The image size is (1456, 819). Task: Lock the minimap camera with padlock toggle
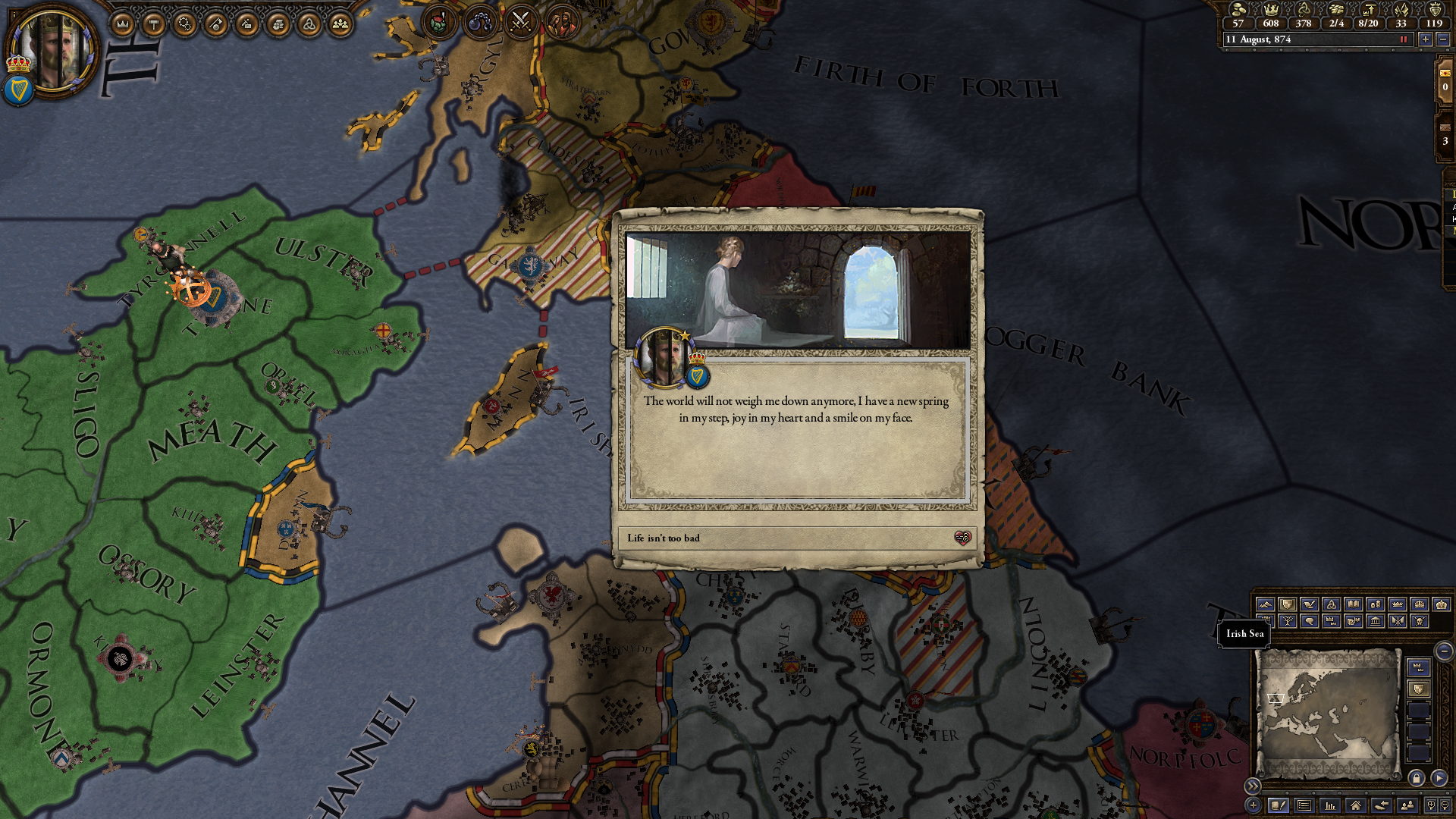coord(1416,777)
